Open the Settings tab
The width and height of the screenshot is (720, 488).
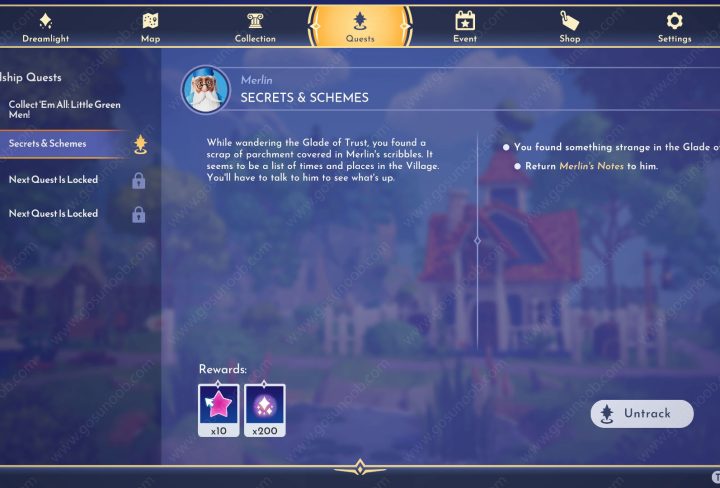pyautogui.click(x=674, y=27)
